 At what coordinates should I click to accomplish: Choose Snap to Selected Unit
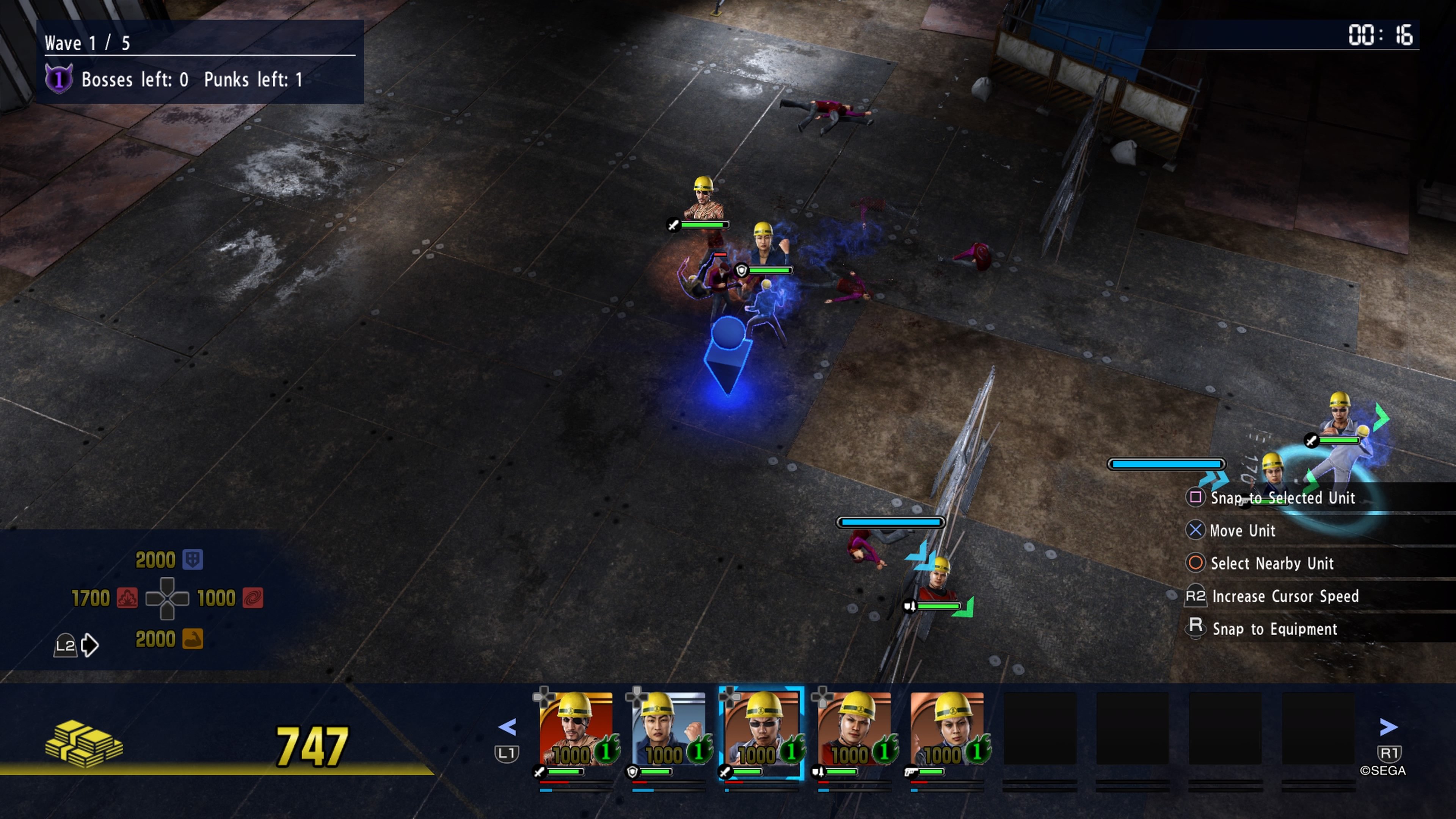pyautogui.click(x=1282, y=498)
